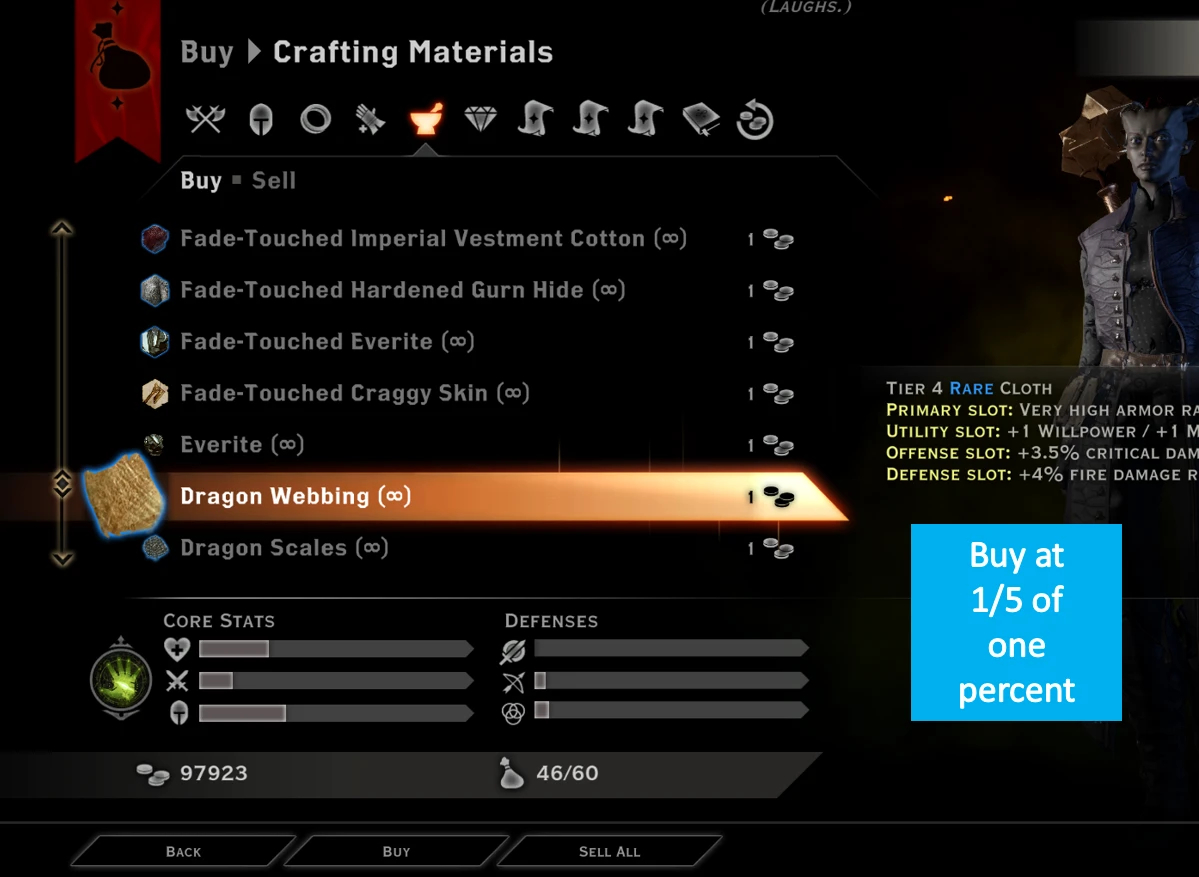Viewport: 1199px width, 877px height.
Task: Activate the Sell All button
Action: [x=609, y=851]
